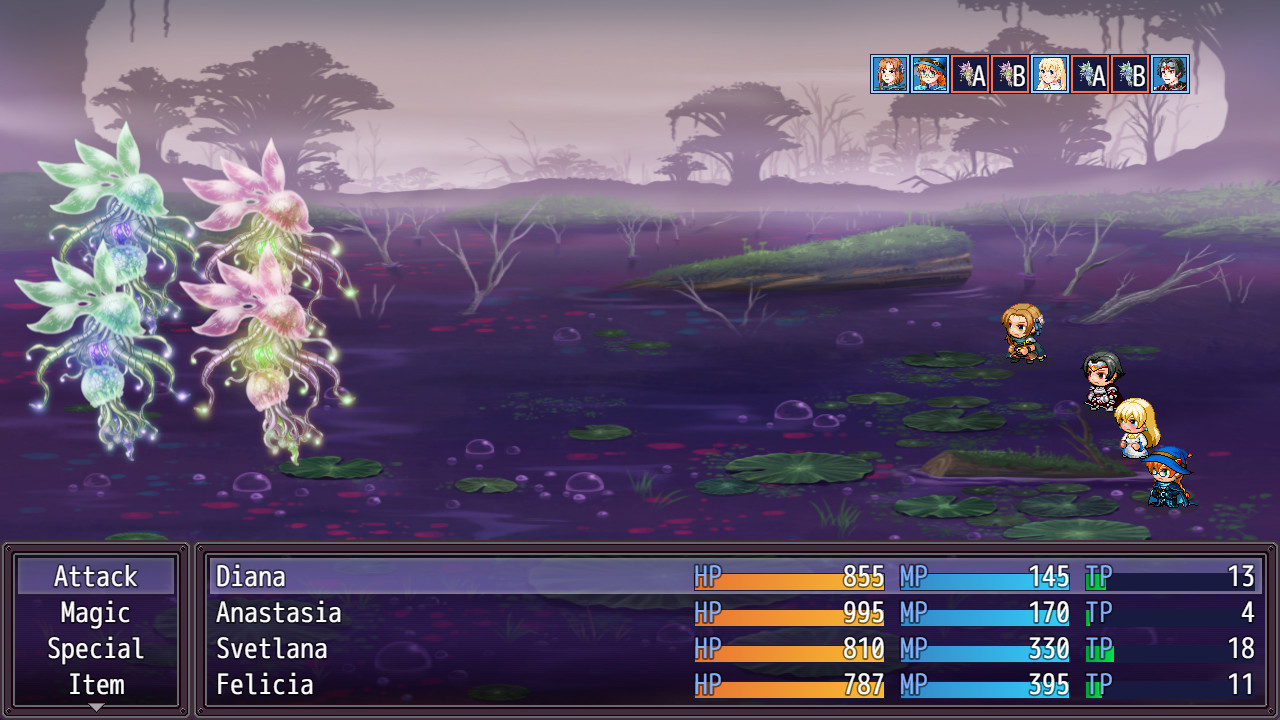1280x720 pixels.
Task: Choose the Attack command
Action: click(96, 577)
